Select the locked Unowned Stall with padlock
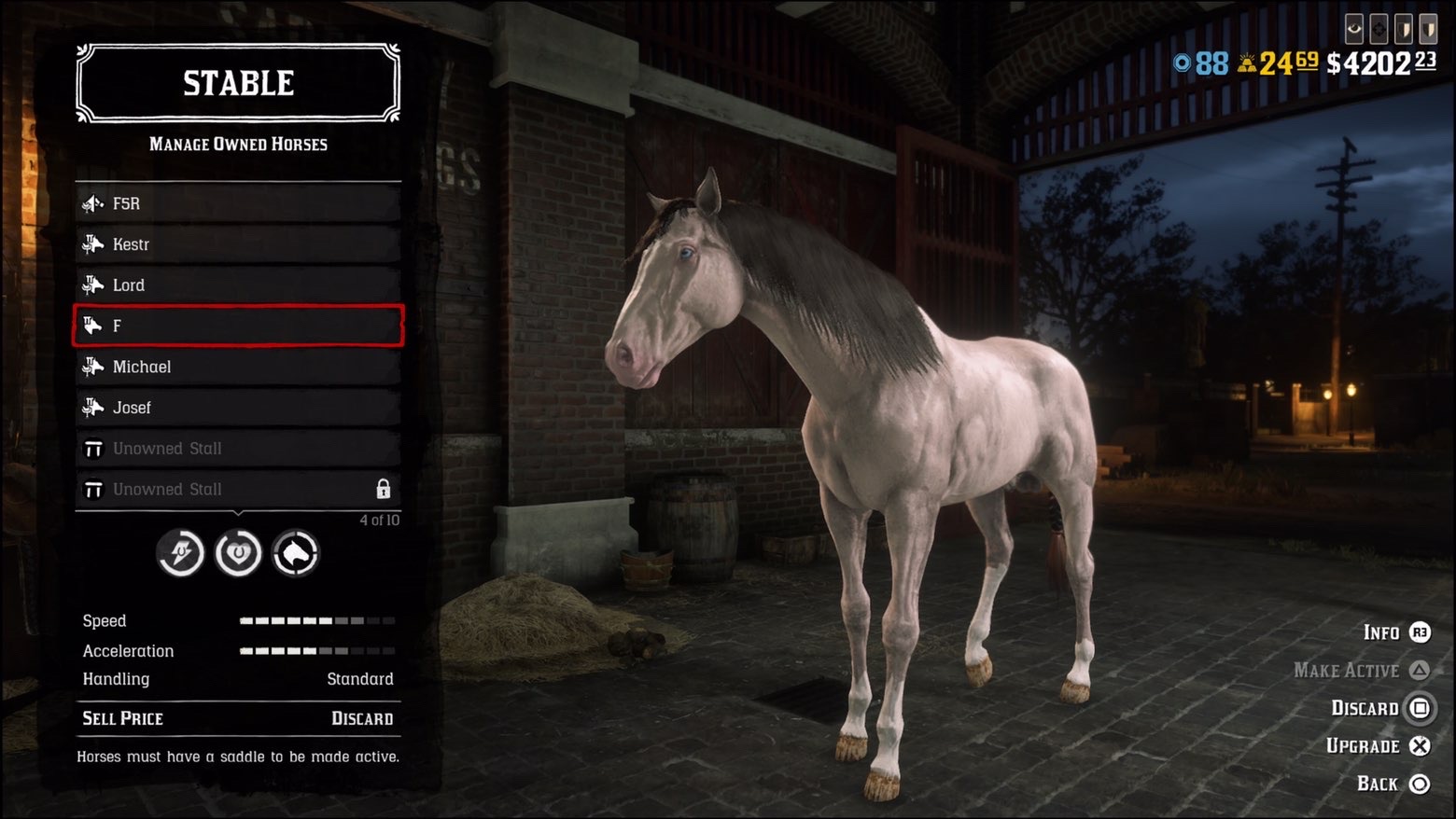 (238, 489)
